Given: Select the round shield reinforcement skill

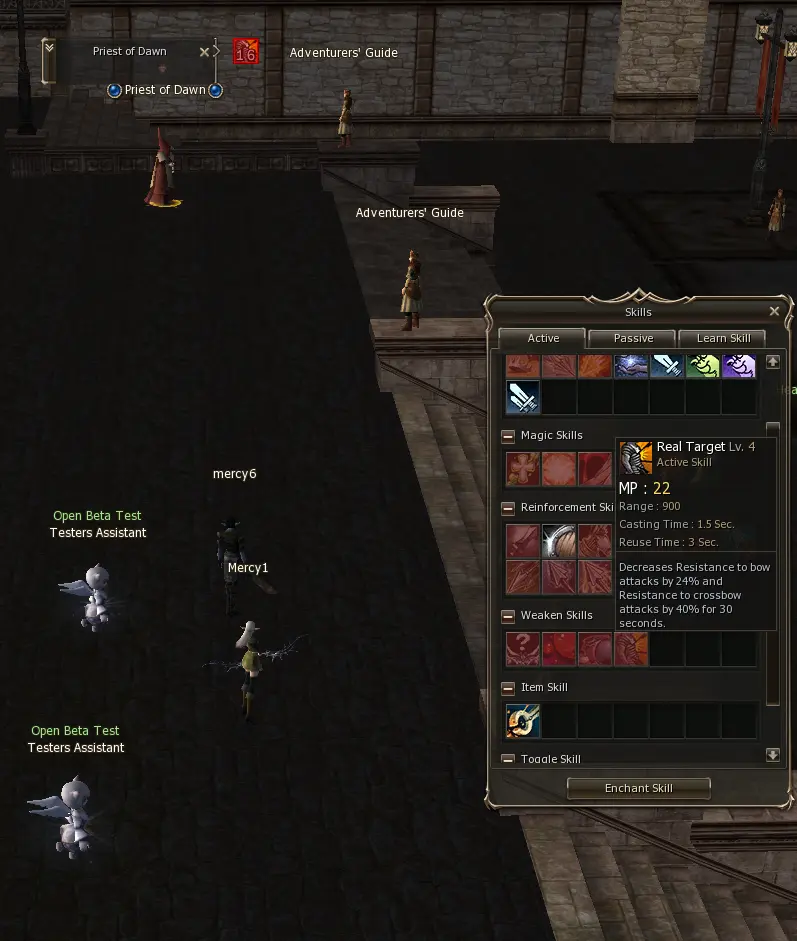Looking at the screenshot, I should pos(559,541).
